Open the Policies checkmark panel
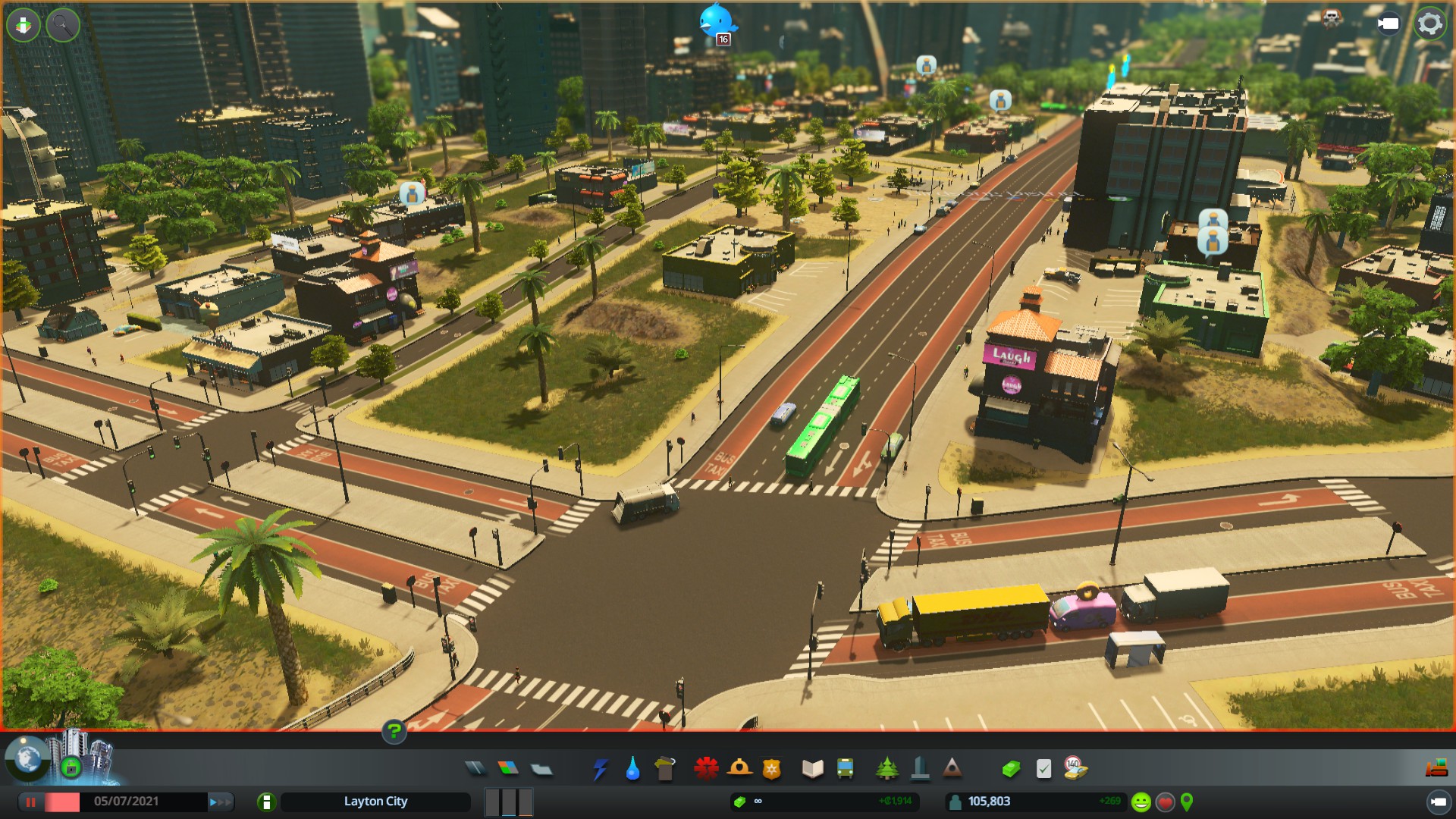The height and width of the screenshot is (819, 1456). (x=1043, y=769)
